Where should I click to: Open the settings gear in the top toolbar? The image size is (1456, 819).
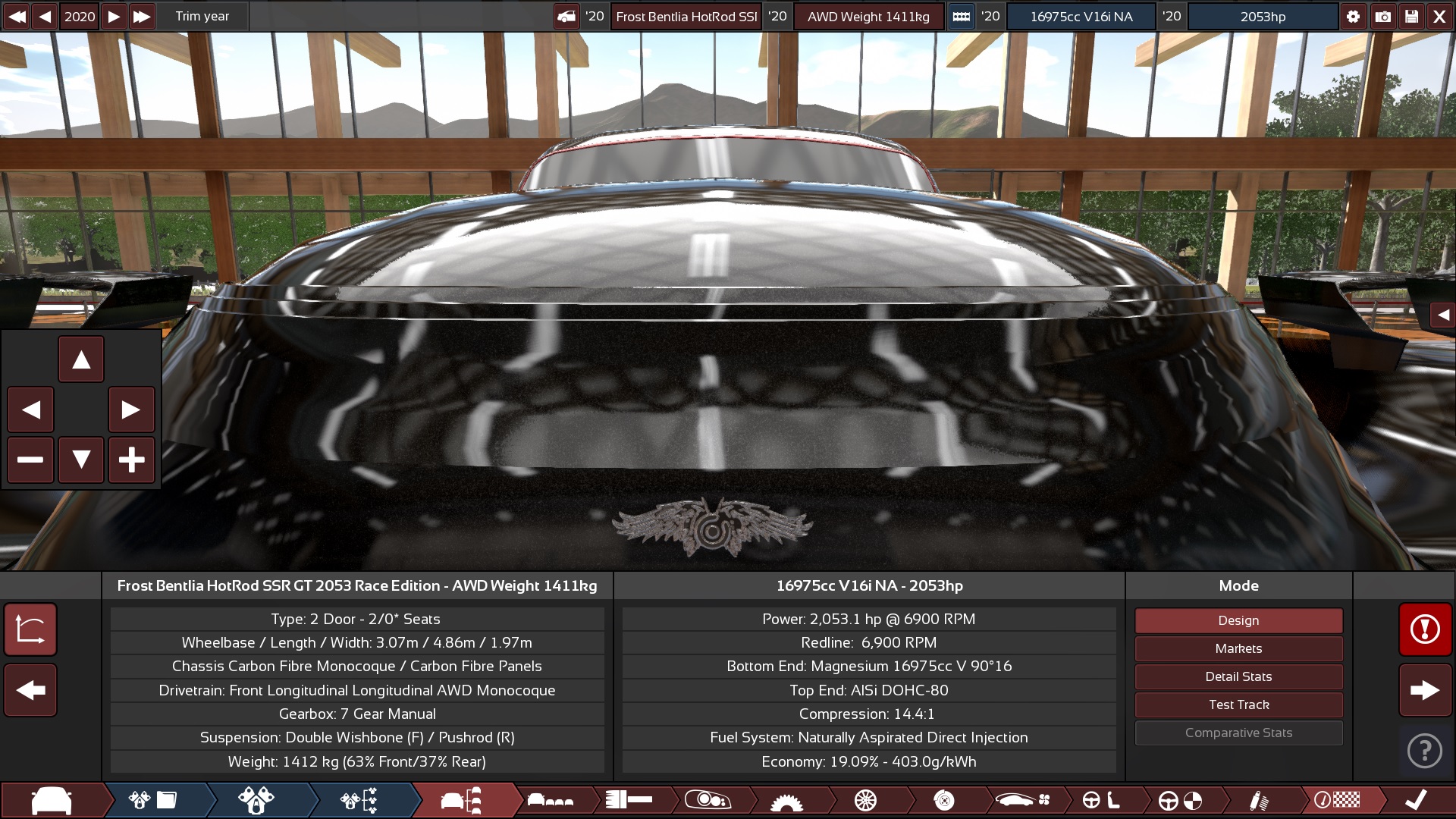pos(1354,16)
